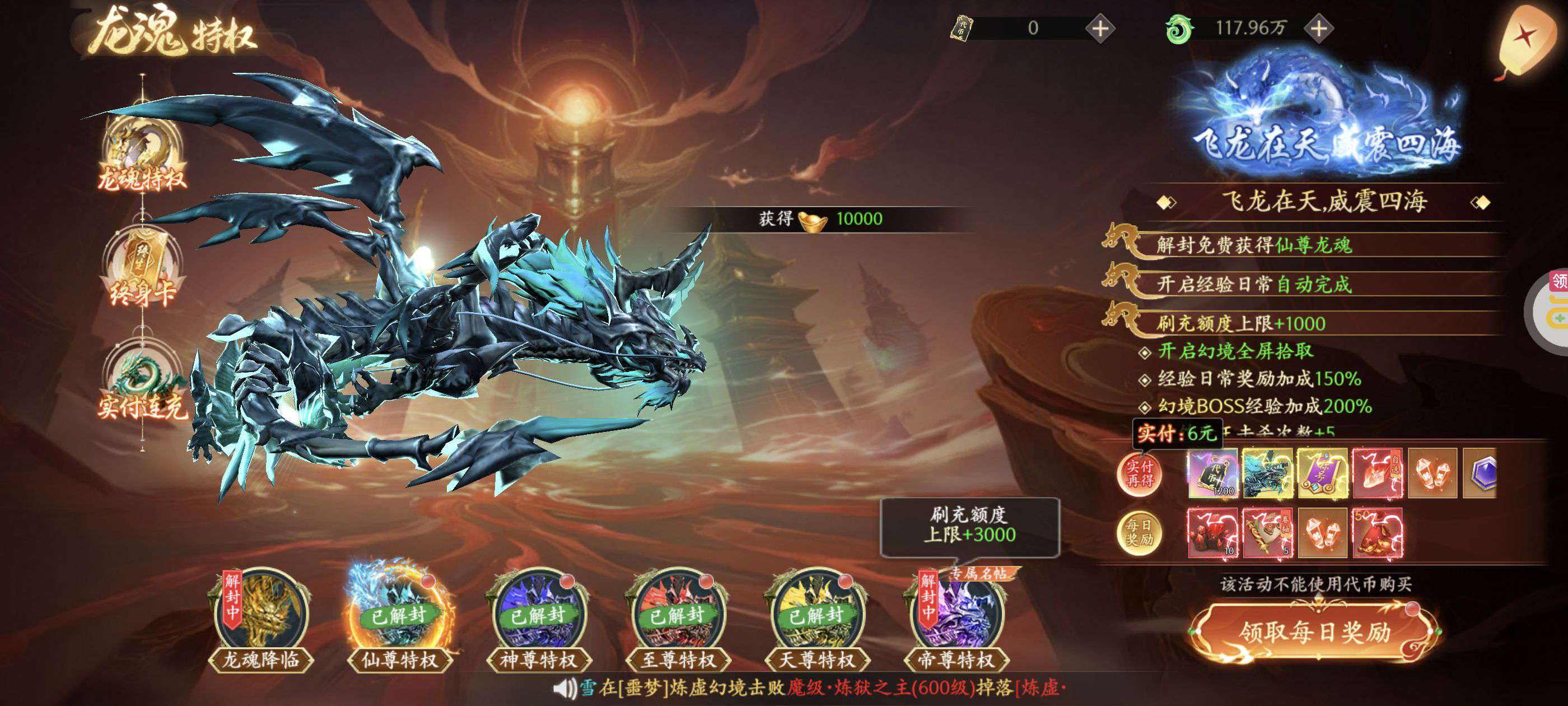This screenshot has height=706, width=1568.
Task: Inspect the 1200 token reward item
Action: pos(1212,473)
